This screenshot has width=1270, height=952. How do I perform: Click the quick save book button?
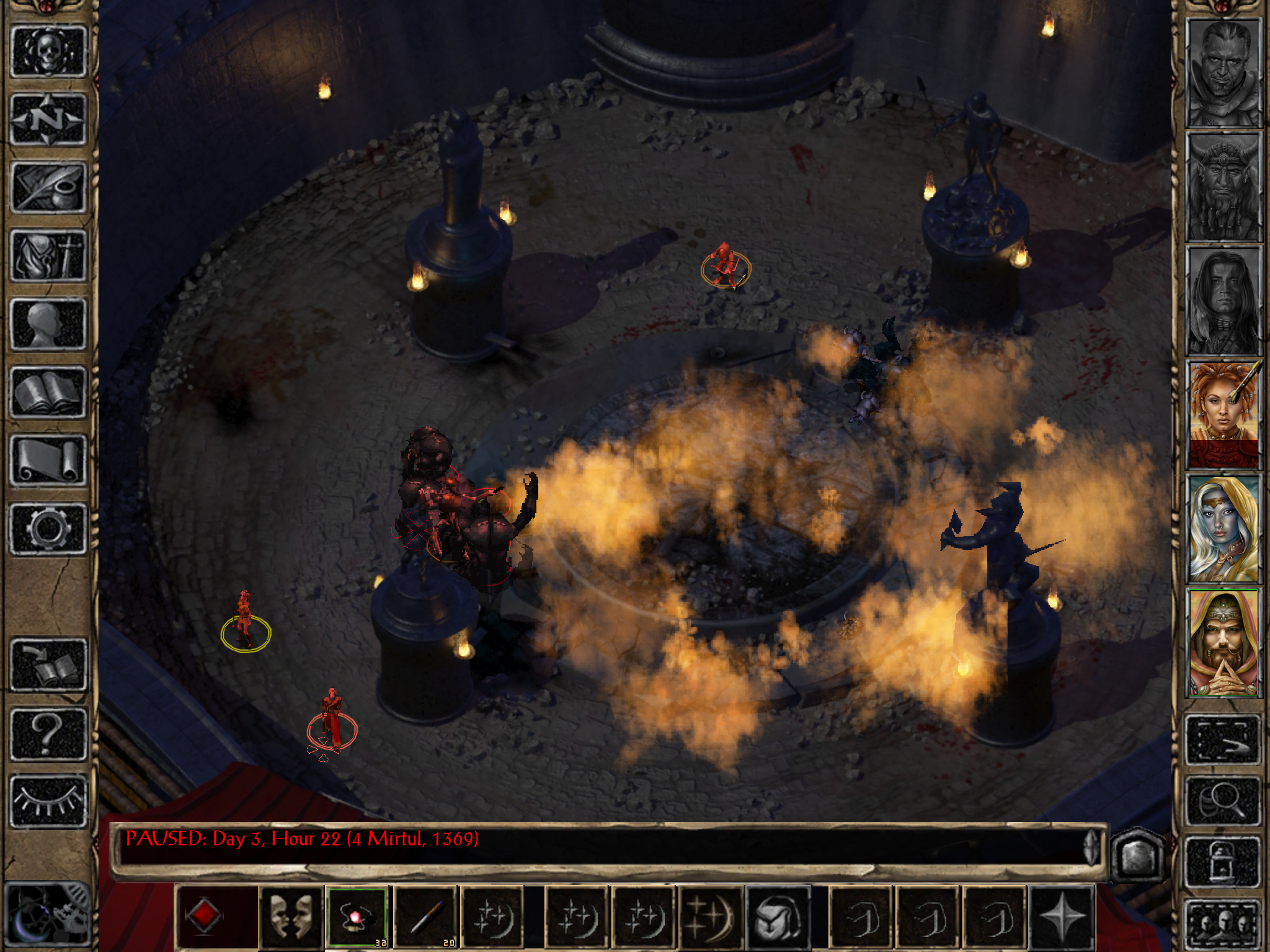[x=48, y=664]
